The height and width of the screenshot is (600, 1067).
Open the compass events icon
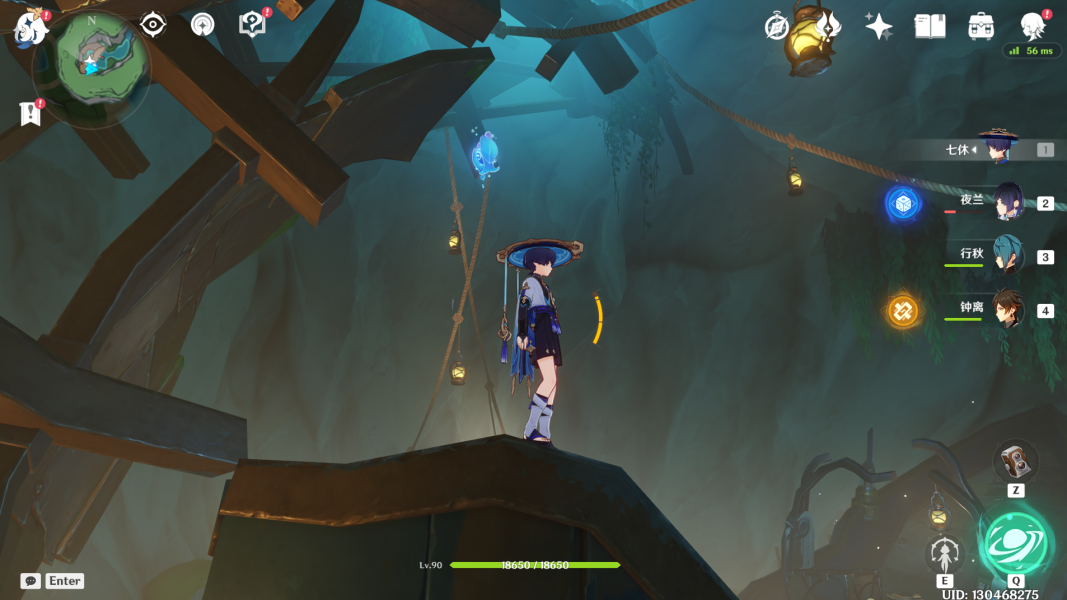click(777, 27)
